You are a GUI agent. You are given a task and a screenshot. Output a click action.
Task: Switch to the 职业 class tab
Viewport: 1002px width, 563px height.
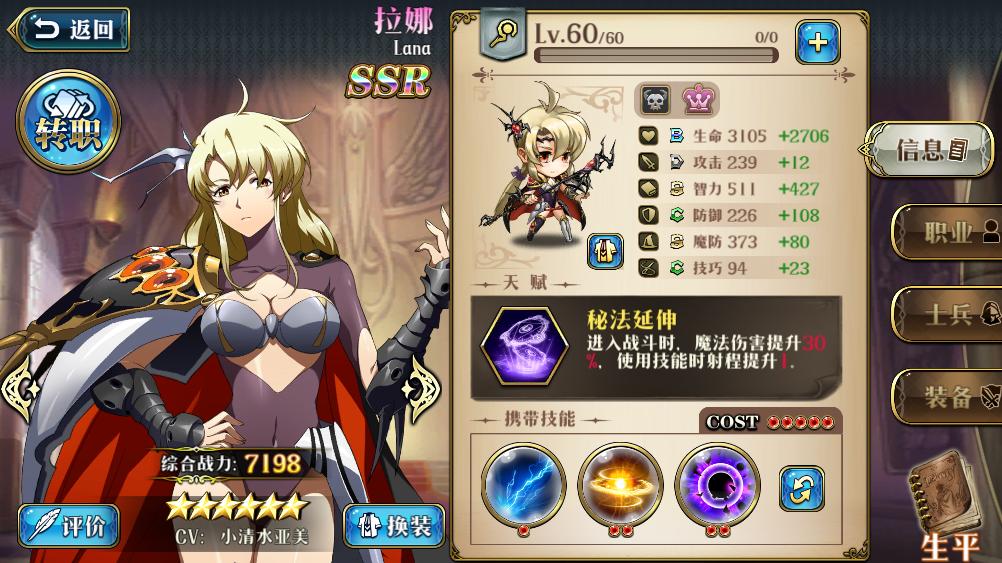pos(946,233)
